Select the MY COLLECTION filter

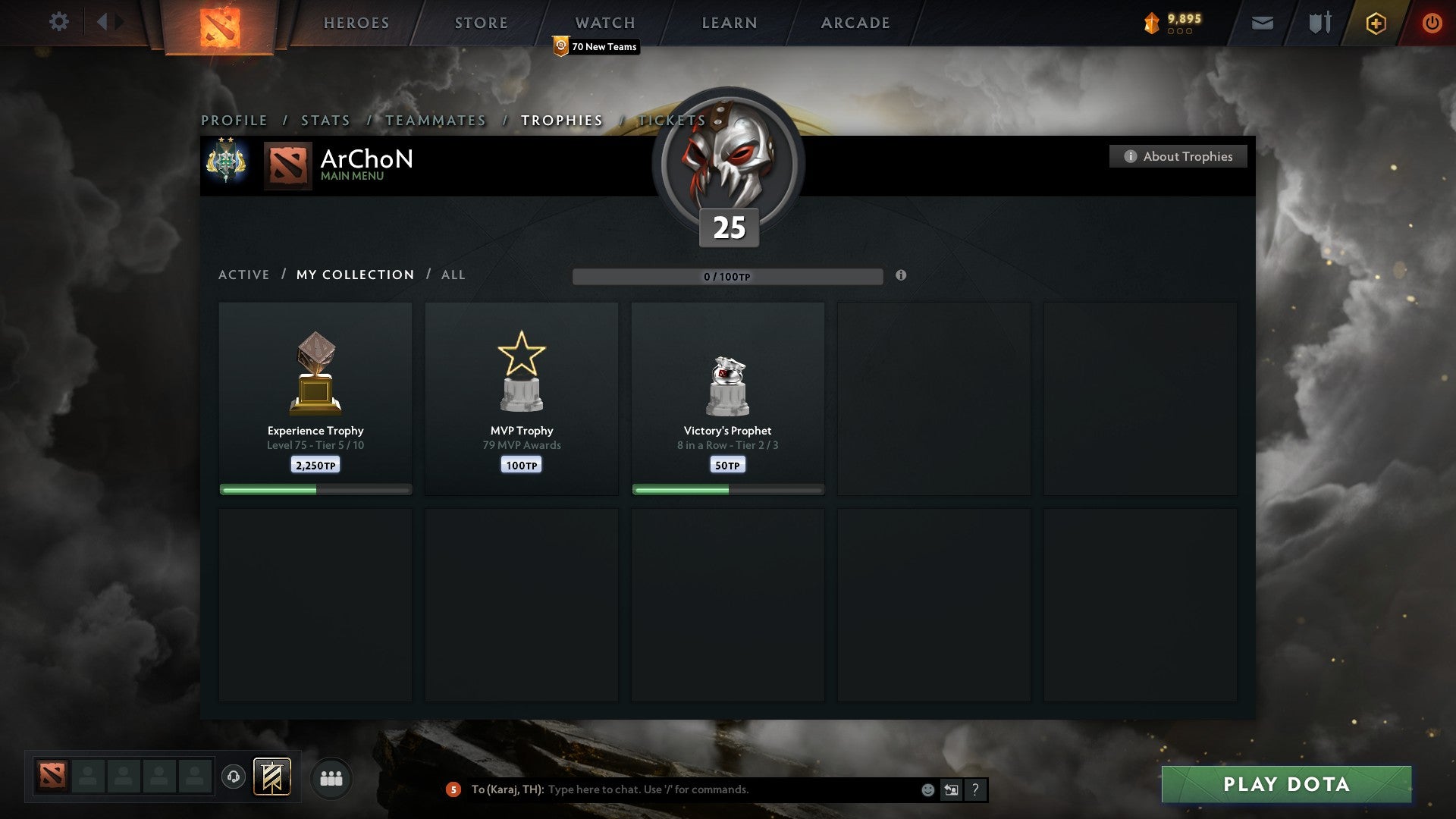354,275
